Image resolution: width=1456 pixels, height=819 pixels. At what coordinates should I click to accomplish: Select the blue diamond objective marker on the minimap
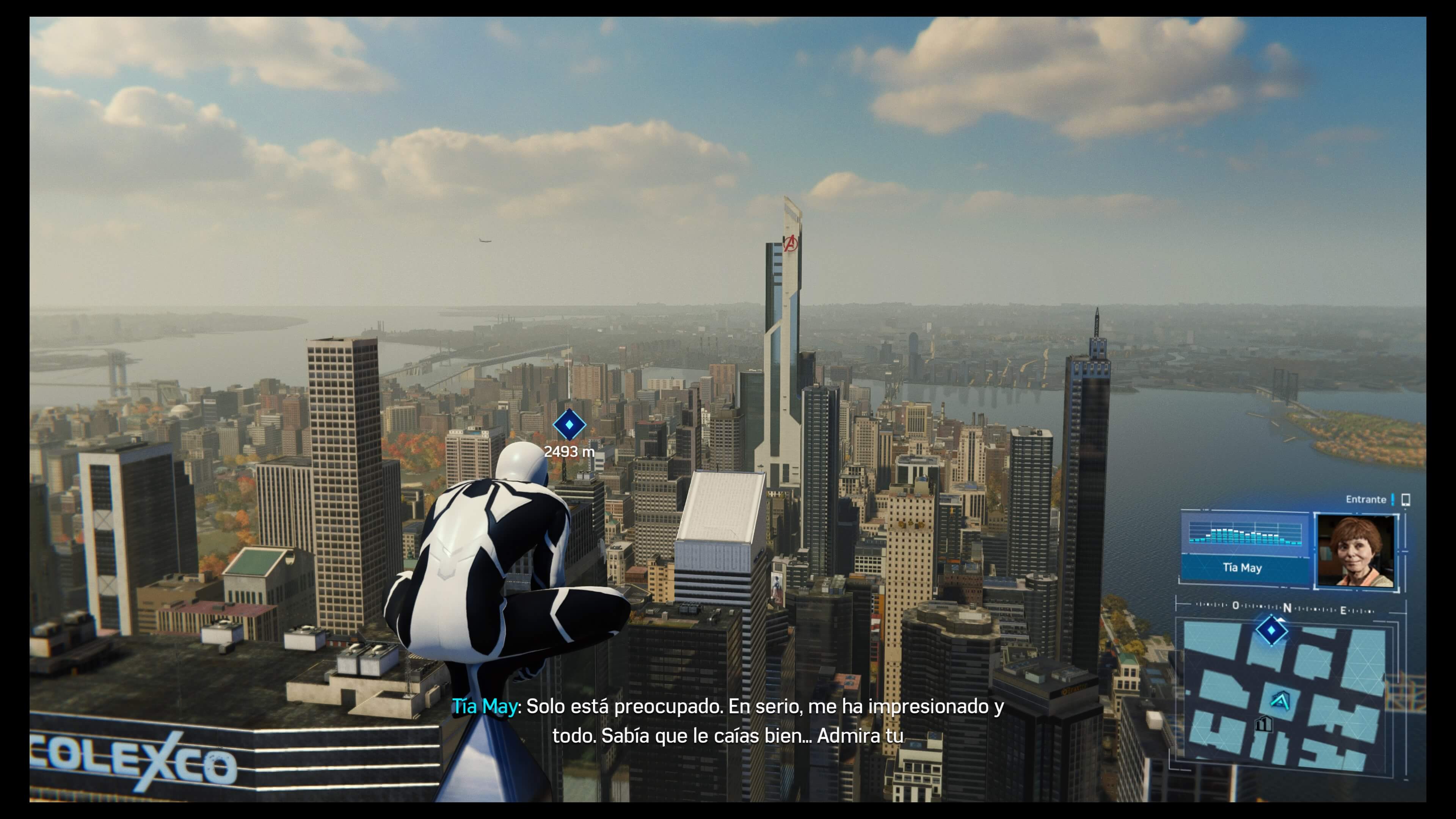click(1271, 630)
